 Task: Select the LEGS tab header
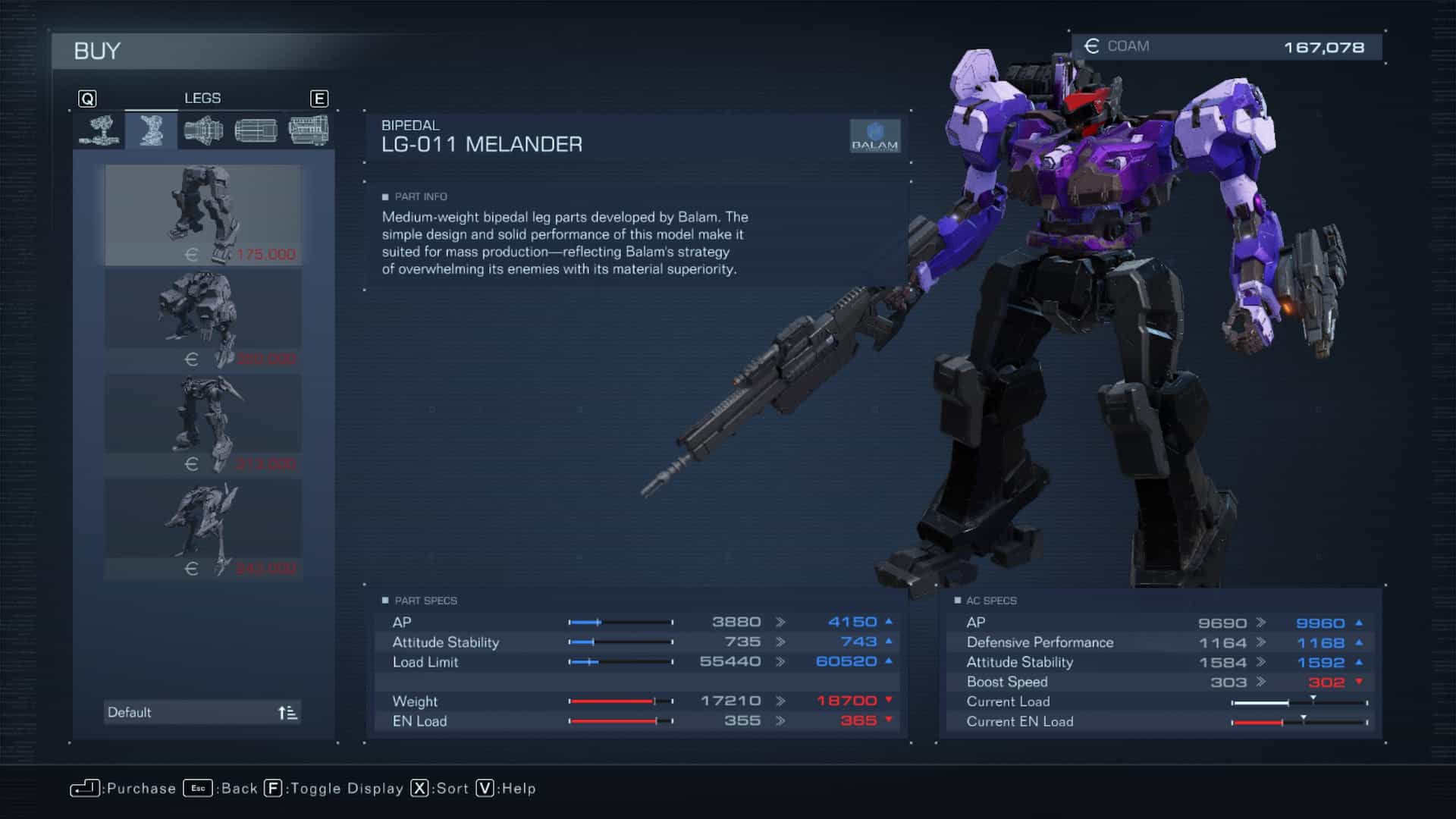tap(201, 98)
